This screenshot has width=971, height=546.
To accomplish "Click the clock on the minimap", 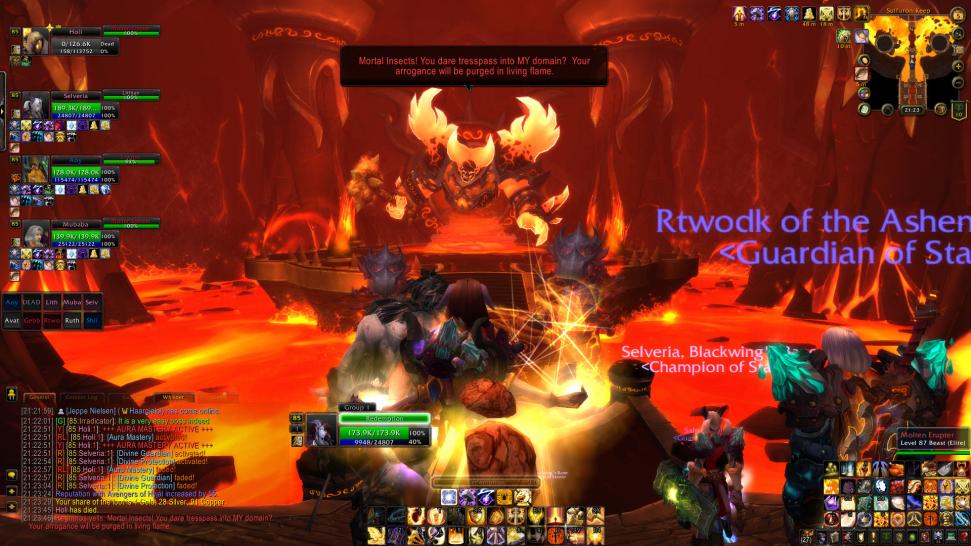I will point(911,110).
